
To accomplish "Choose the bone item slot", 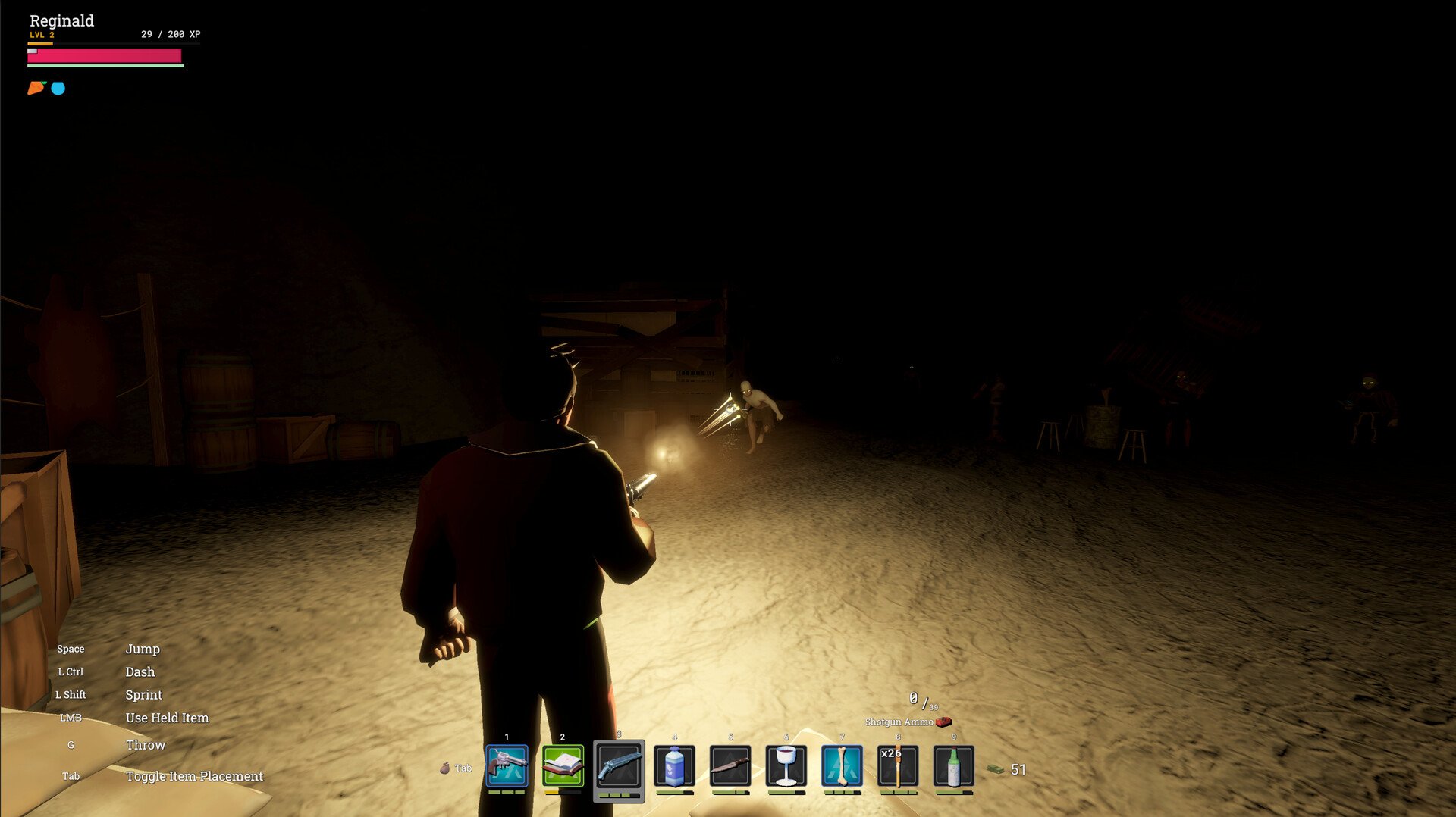I will pos(842,766).
